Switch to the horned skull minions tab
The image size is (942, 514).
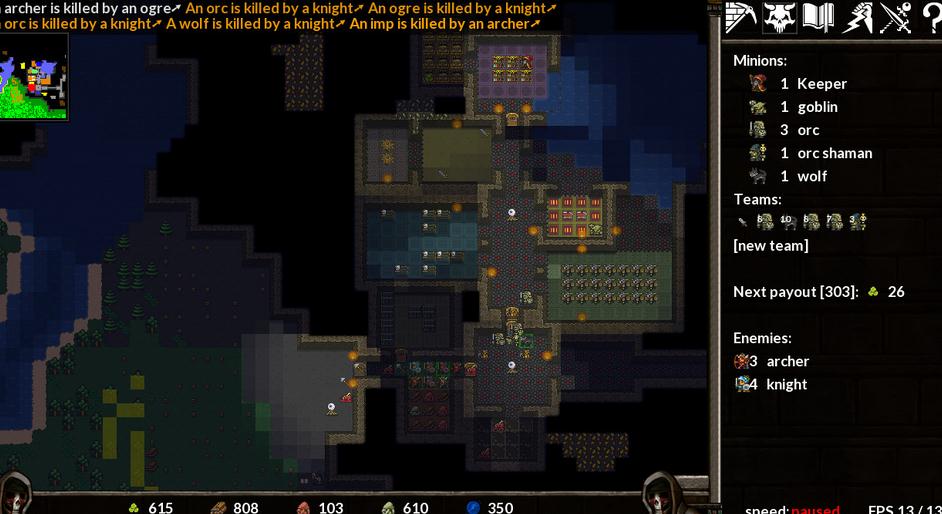click(779, 18)
